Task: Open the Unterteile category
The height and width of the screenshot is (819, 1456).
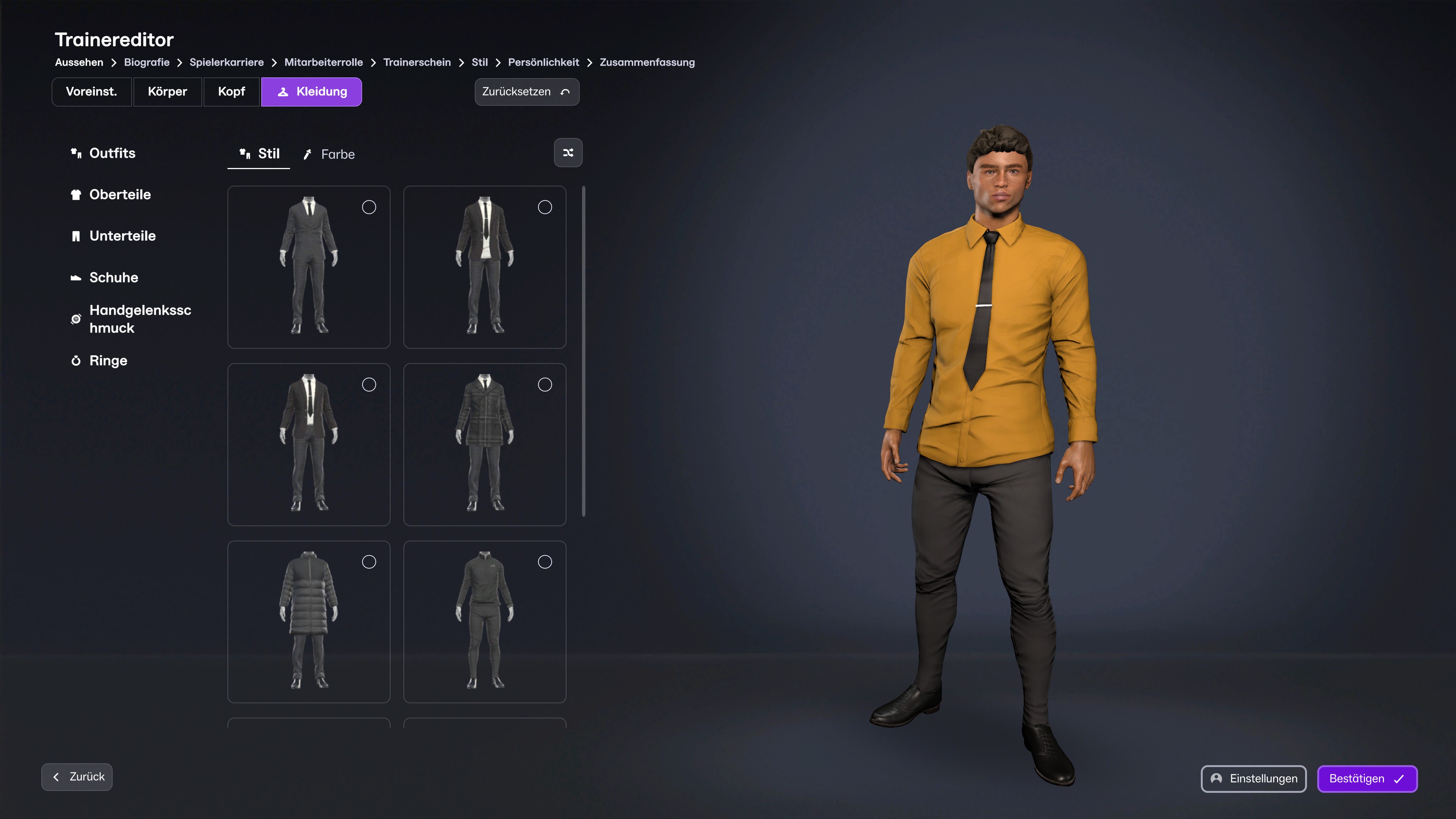Action: point(122,236)
